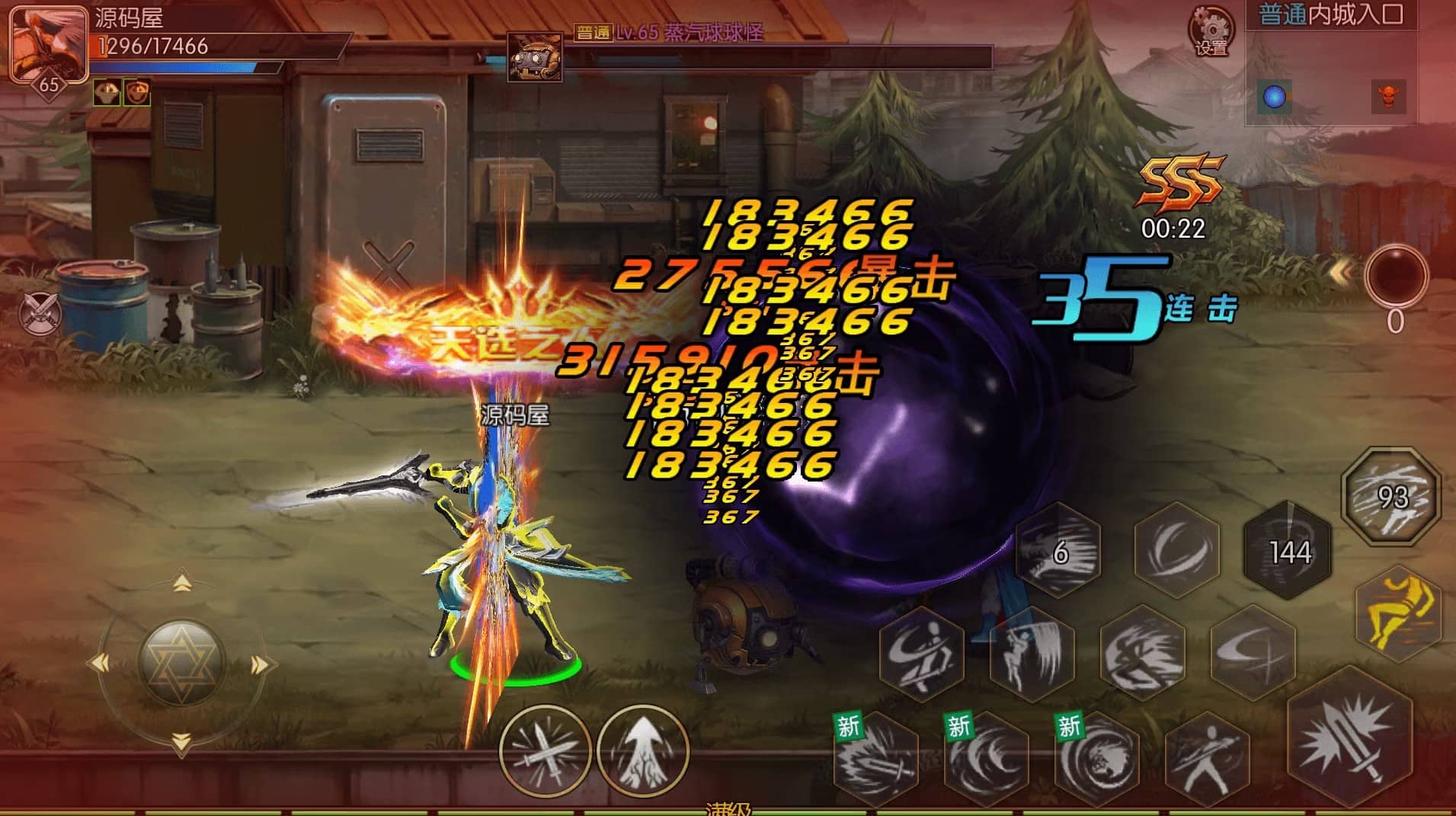1456x816 pixels.
Task: Expand the gold chevron beside the orb
Action: [x=1342, y=272]
